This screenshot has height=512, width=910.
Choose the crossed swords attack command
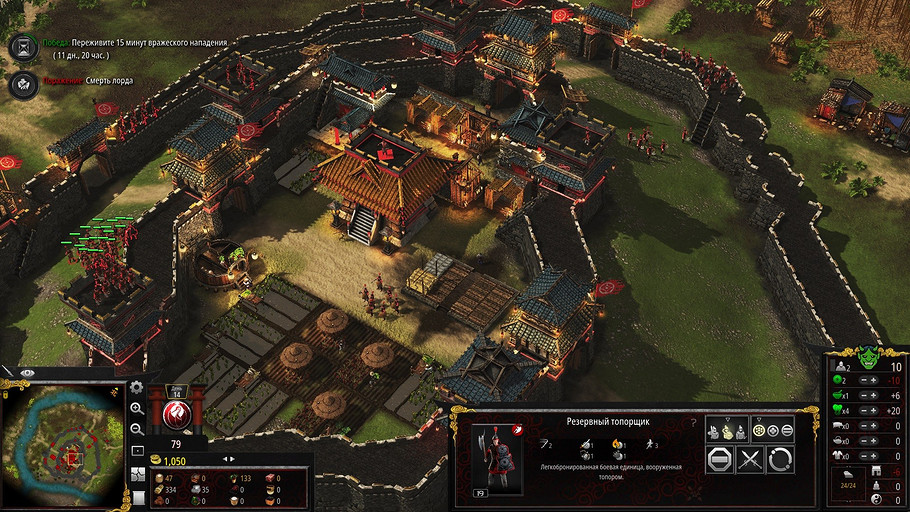(x=750, y=459)
